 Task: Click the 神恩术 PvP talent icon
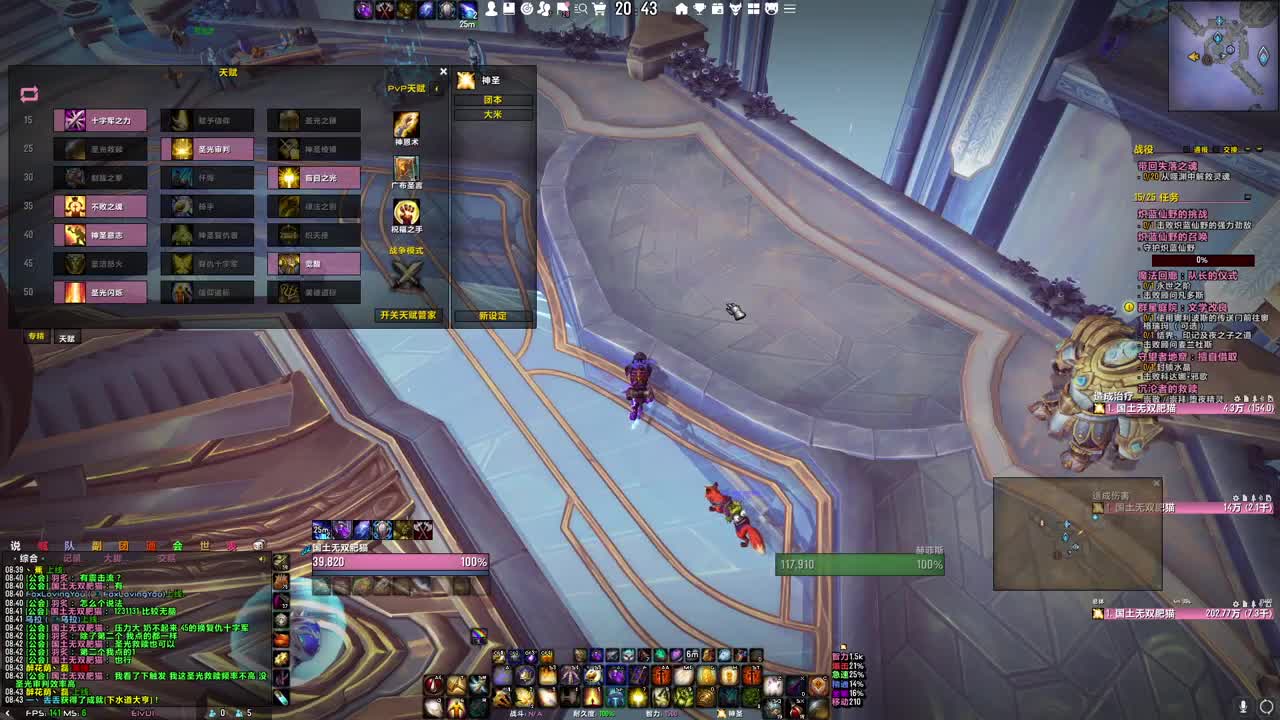(403, 126)
